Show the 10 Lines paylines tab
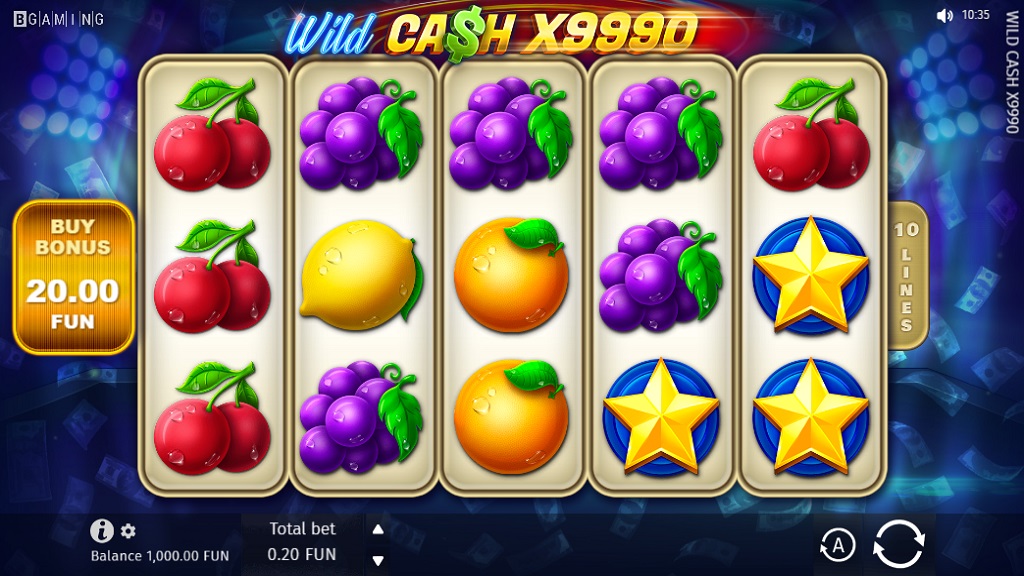Image resolution: width=1024 pixels, height=576 pixels. click(x=906, y=275)
